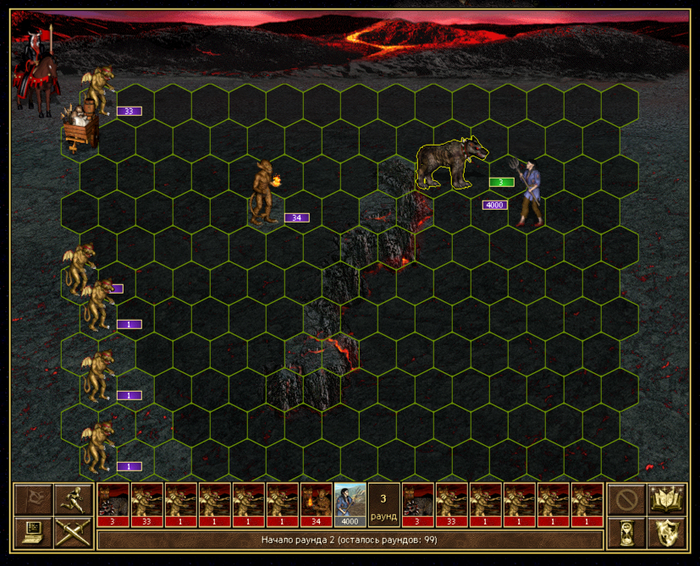Toggle auto-combat with the crossed swords button
Screen dimensions: 700x566
coord(72,532)
